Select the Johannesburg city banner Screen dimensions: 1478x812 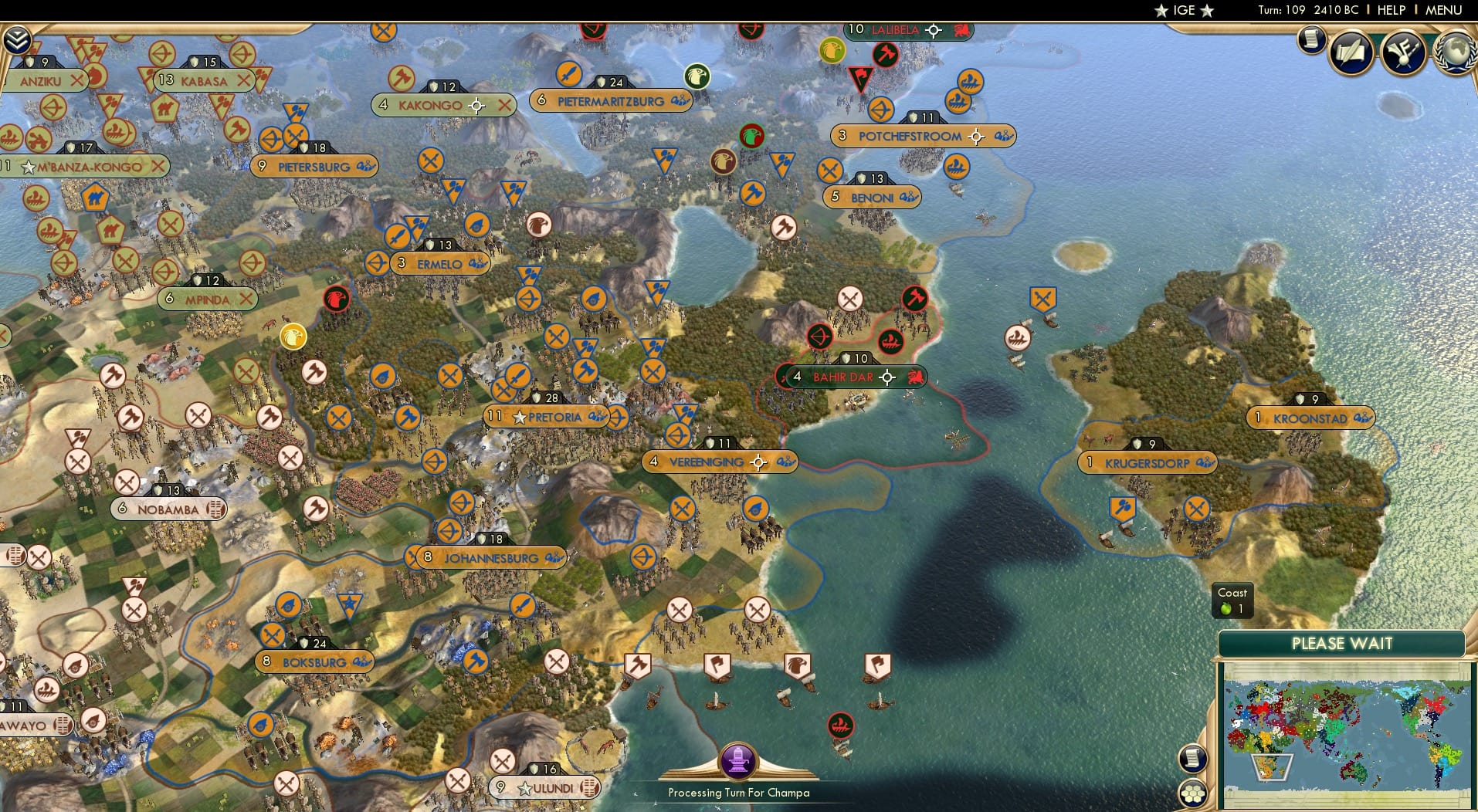pyautogui.click(x=486, y=557)
